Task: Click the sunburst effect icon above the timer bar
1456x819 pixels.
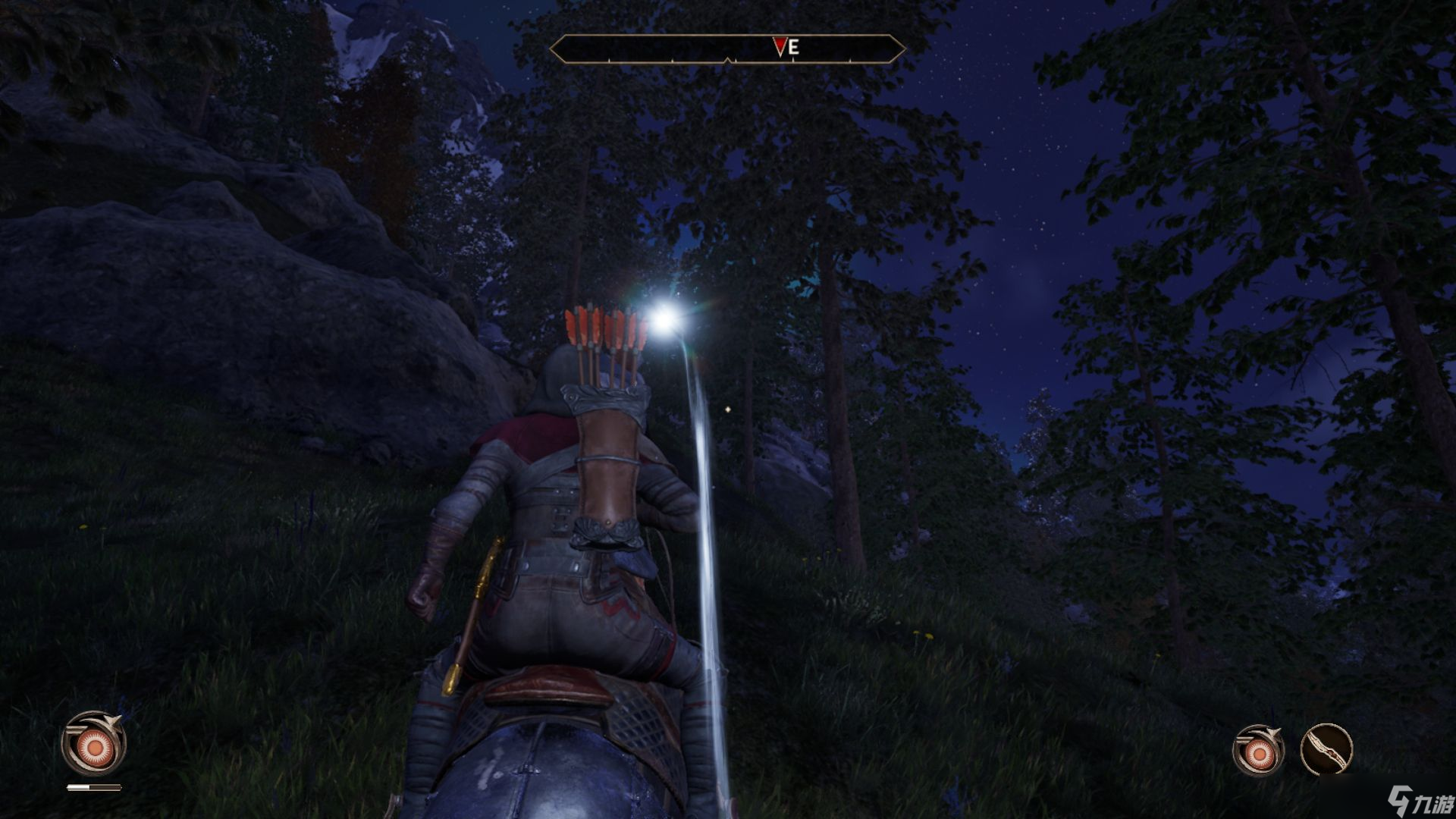Action: [93, 745]
